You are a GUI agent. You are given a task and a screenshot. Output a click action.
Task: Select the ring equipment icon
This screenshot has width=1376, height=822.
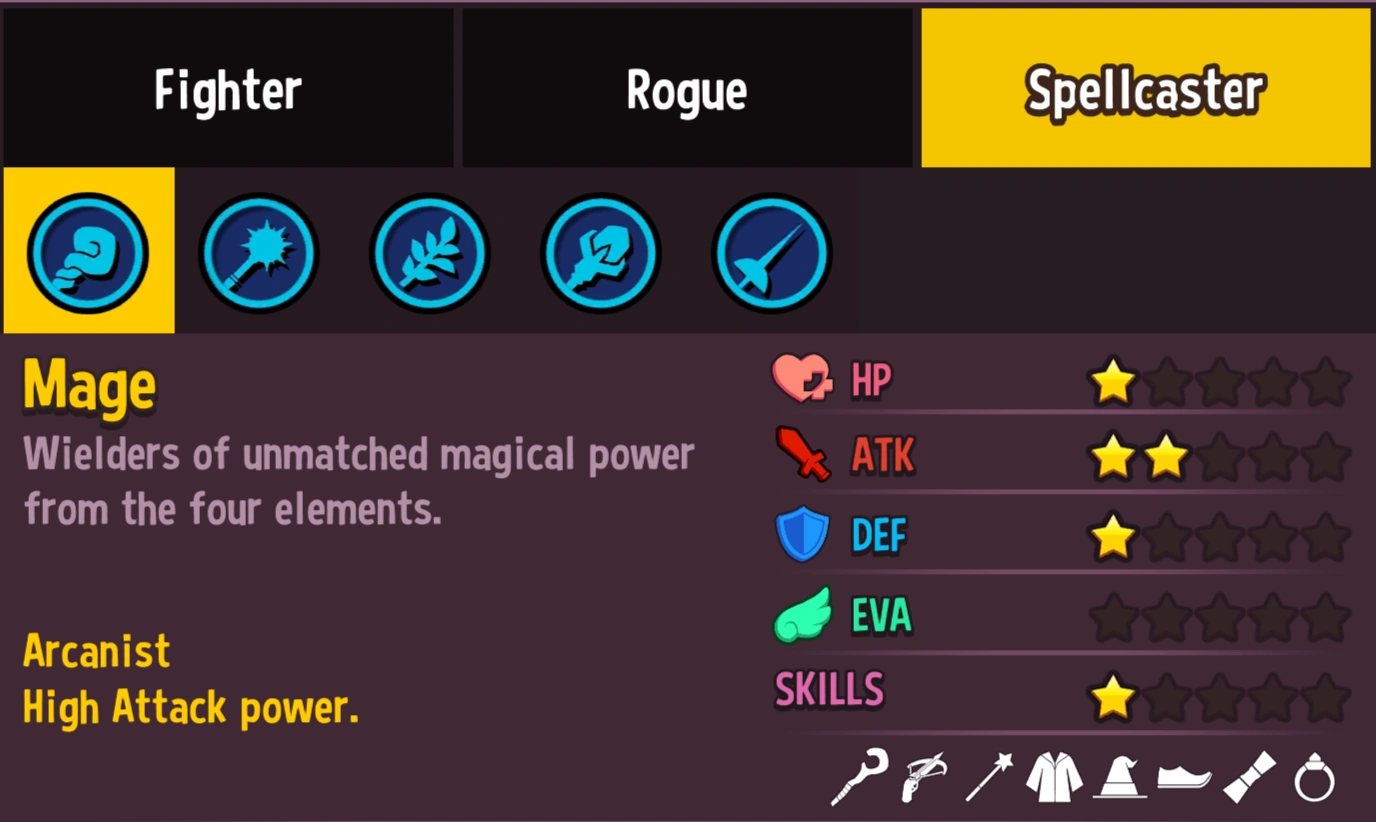click(1313, 778)
